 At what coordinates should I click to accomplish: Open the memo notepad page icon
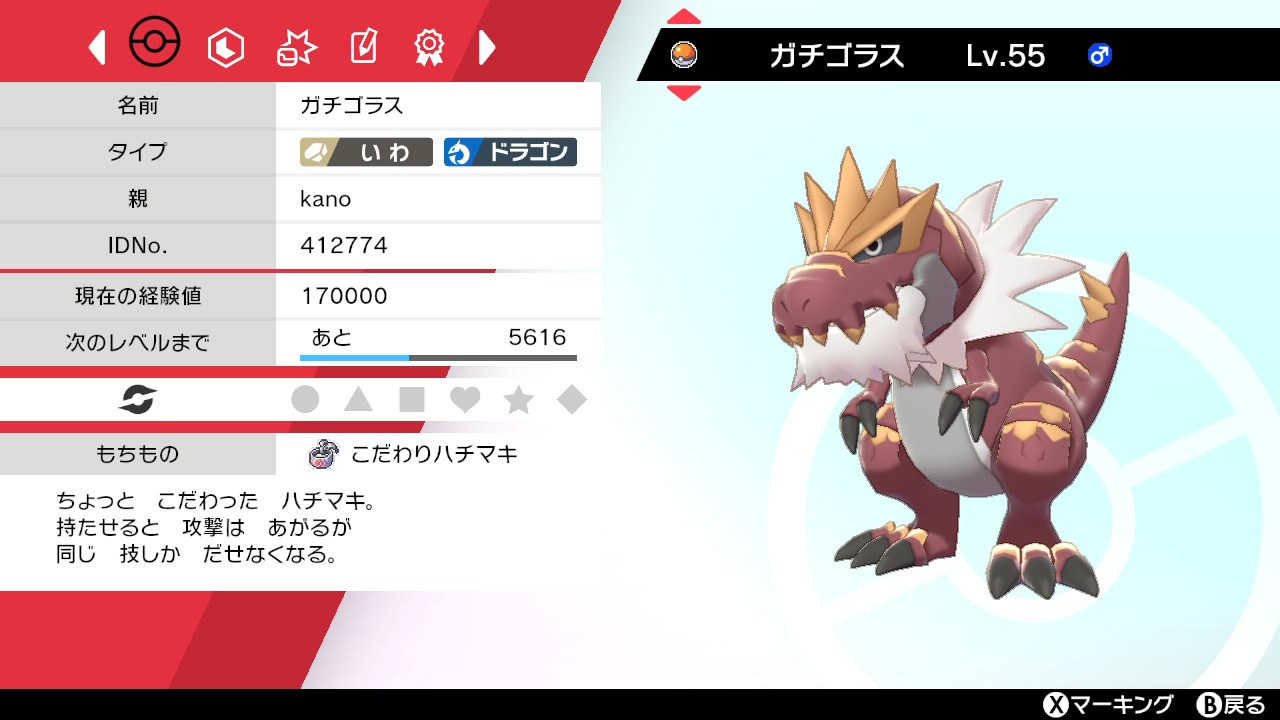pos(362,45)
